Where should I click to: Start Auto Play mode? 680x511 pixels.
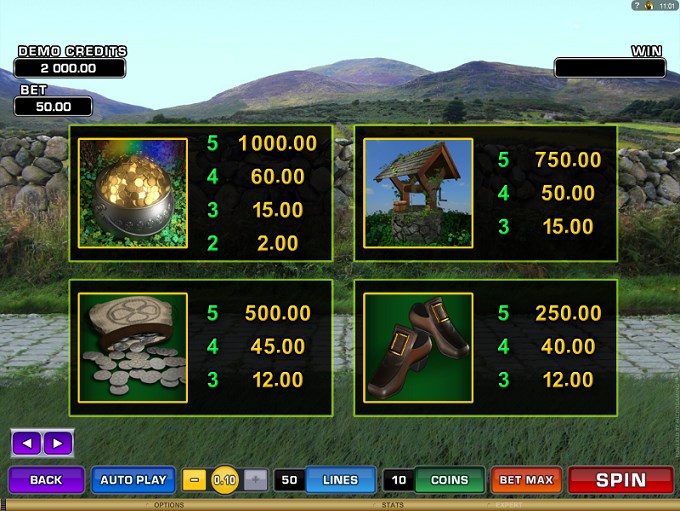click(133, 480)
